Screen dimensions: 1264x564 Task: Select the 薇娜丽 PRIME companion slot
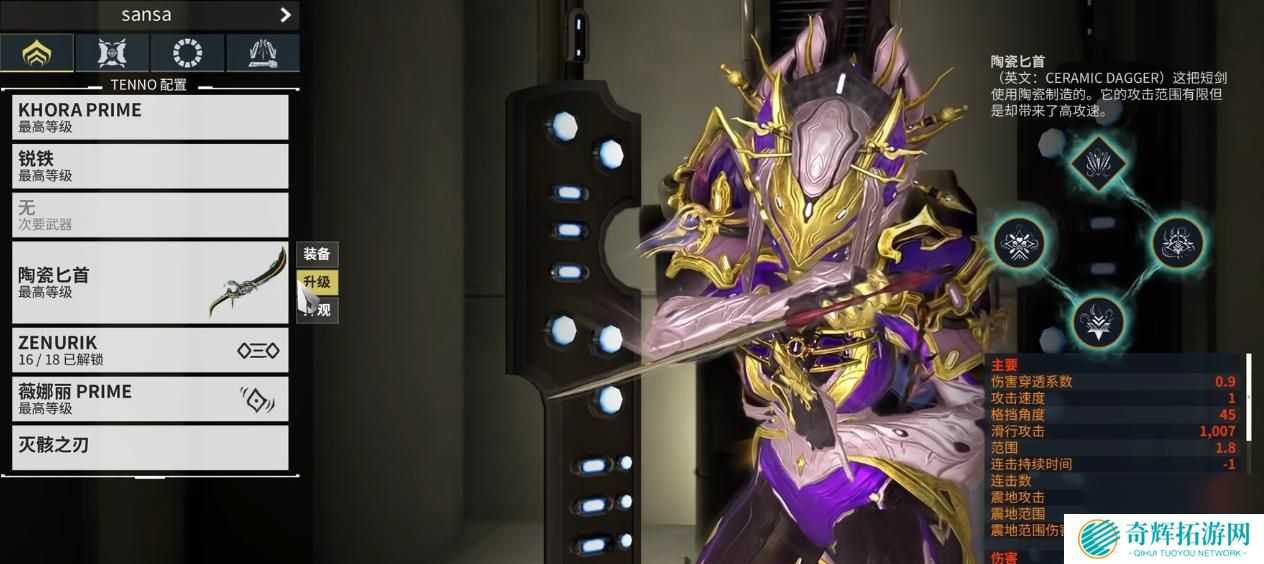click(150, 398)
